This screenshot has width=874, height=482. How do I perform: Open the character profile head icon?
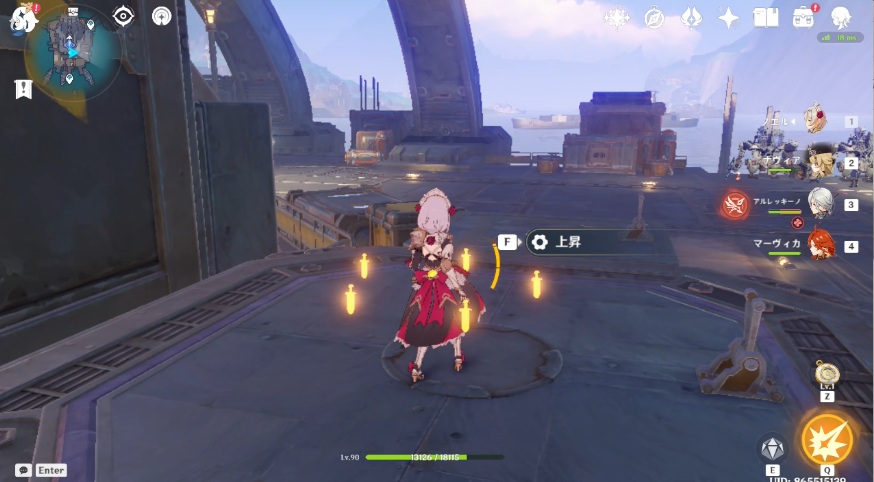pyautogui.click(x=840, y=17)
